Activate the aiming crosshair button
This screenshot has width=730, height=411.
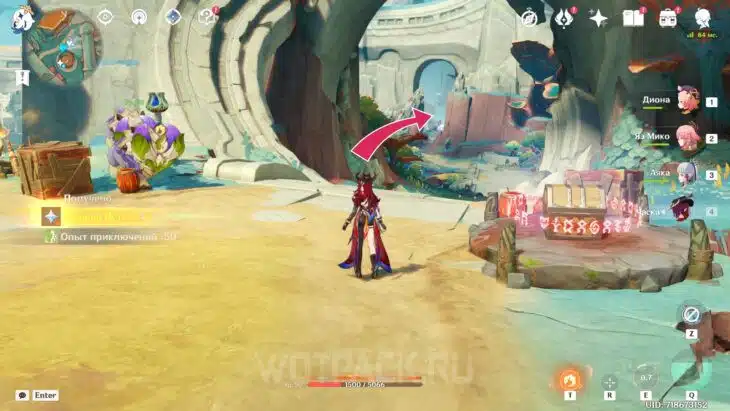coord(609,381)
